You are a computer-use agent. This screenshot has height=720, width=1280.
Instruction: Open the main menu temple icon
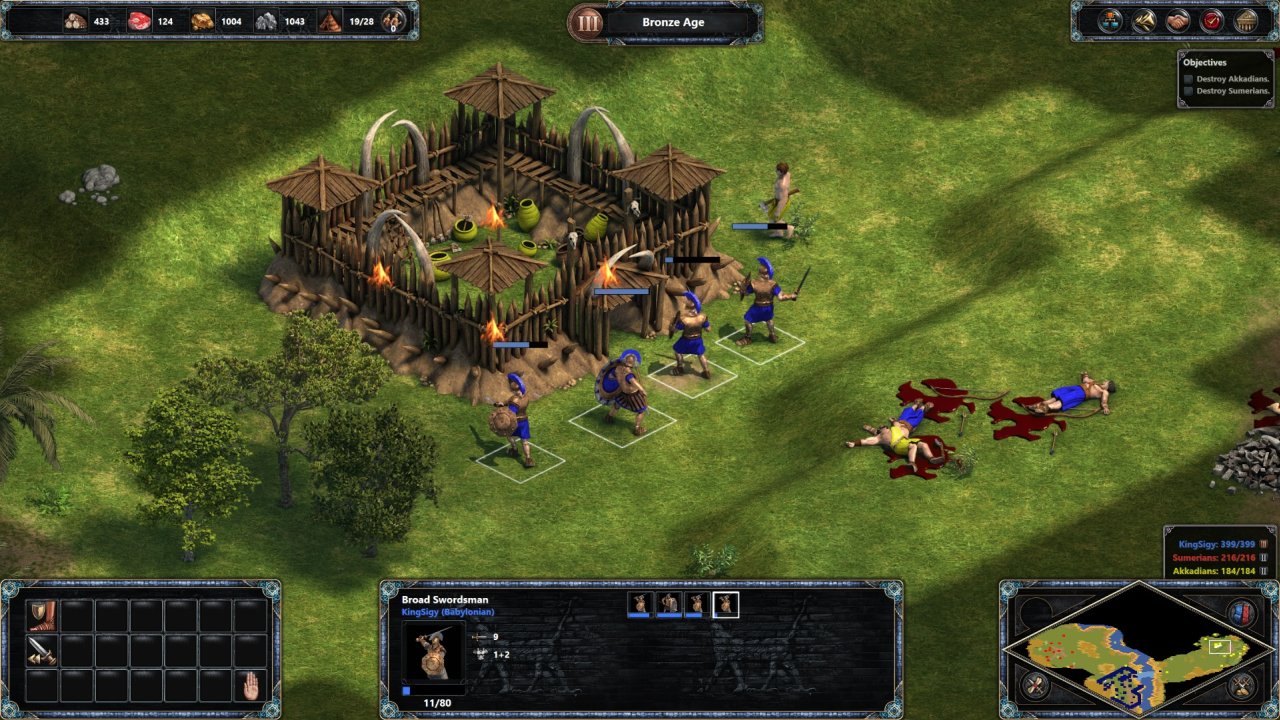click(1245, 20)
